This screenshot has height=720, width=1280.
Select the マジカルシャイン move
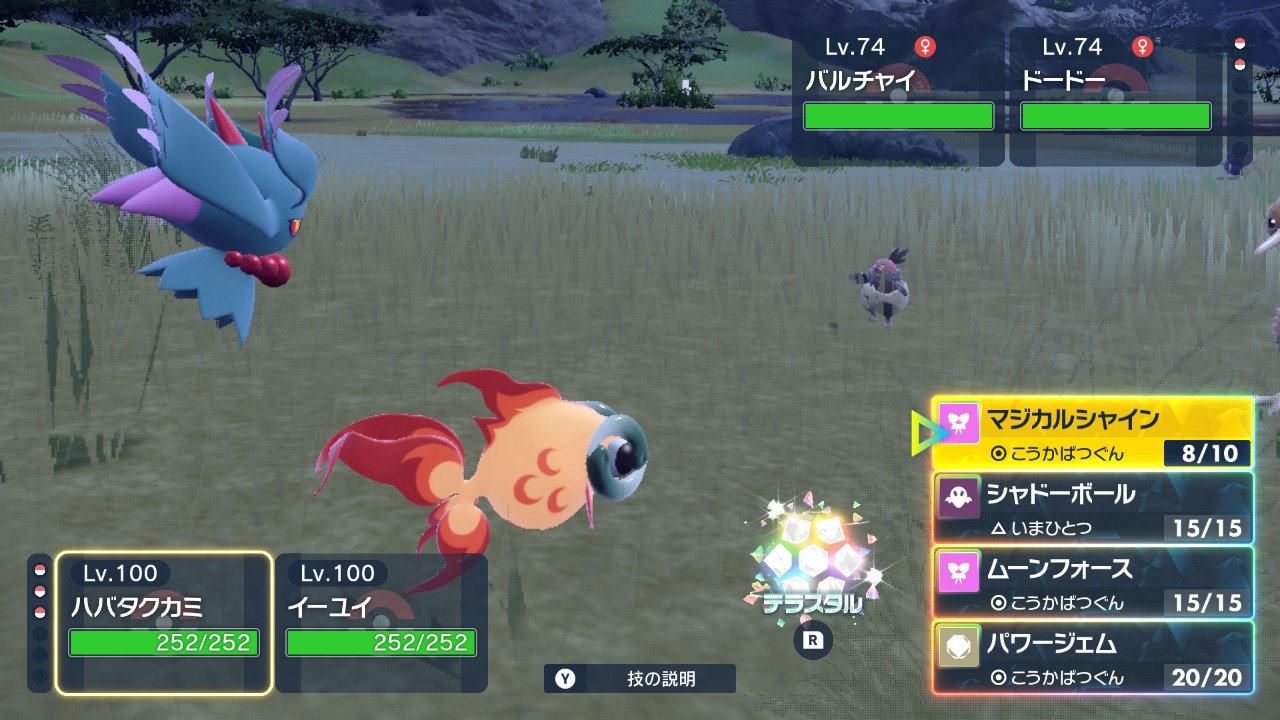1092,432
